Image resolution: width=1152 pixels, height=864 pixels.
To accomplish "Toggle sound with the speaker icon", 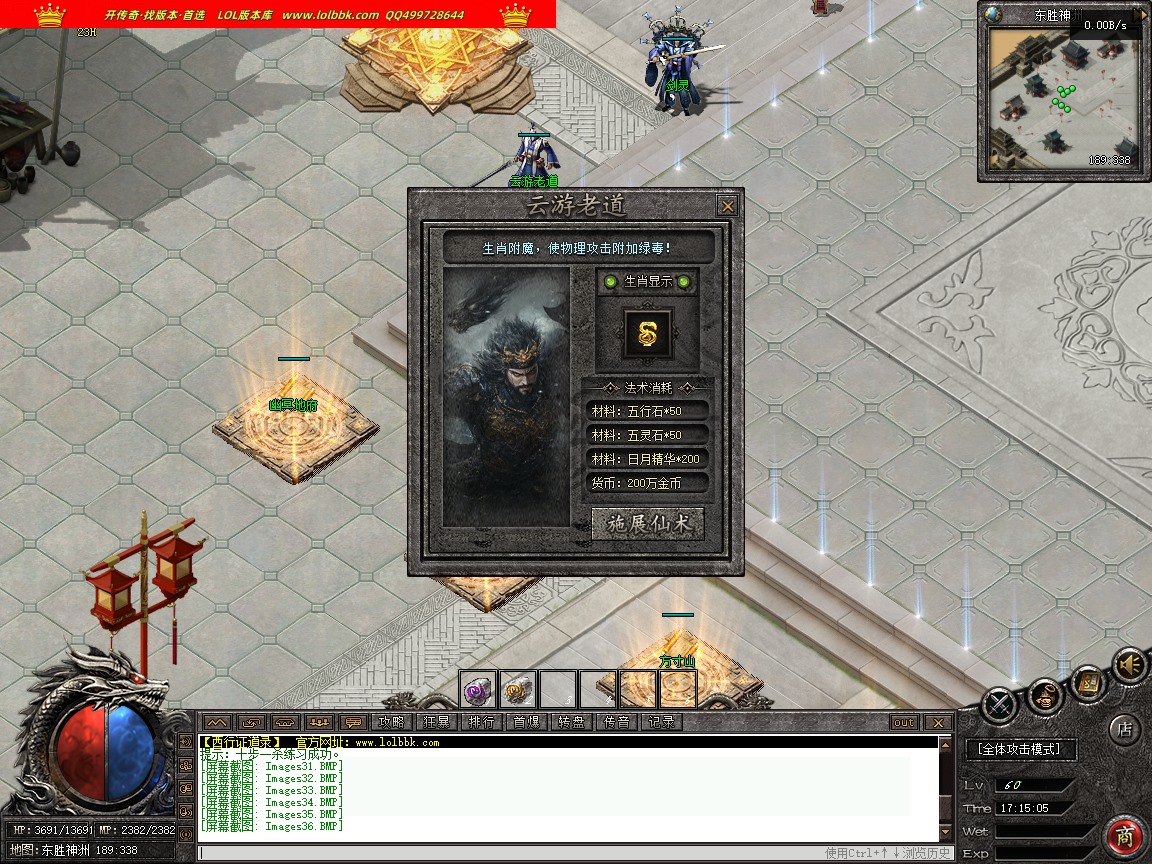I will pos(1130,664).
